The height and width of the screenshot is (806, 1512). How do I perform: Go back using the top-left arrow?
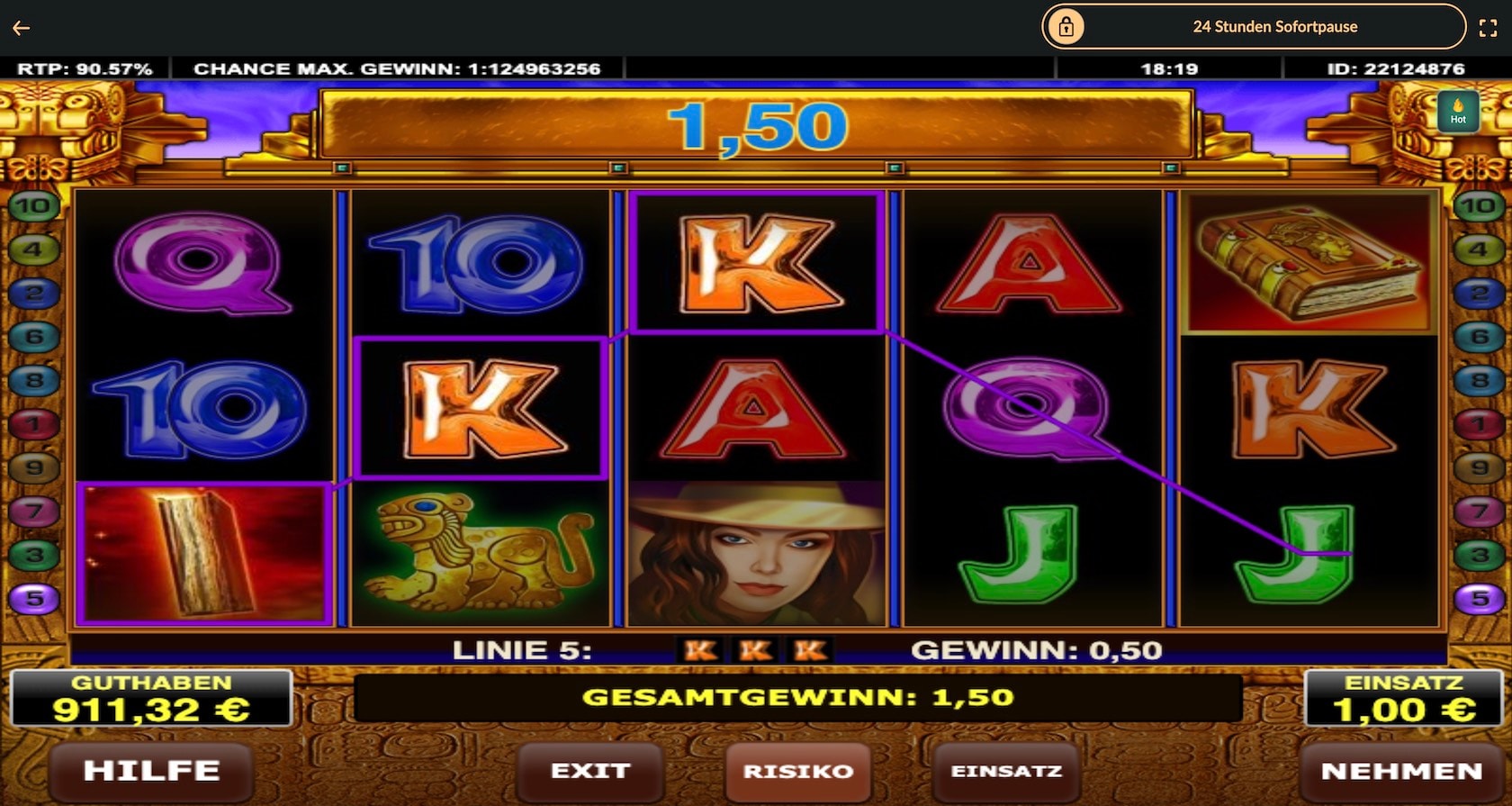click(x=22, y=28)
